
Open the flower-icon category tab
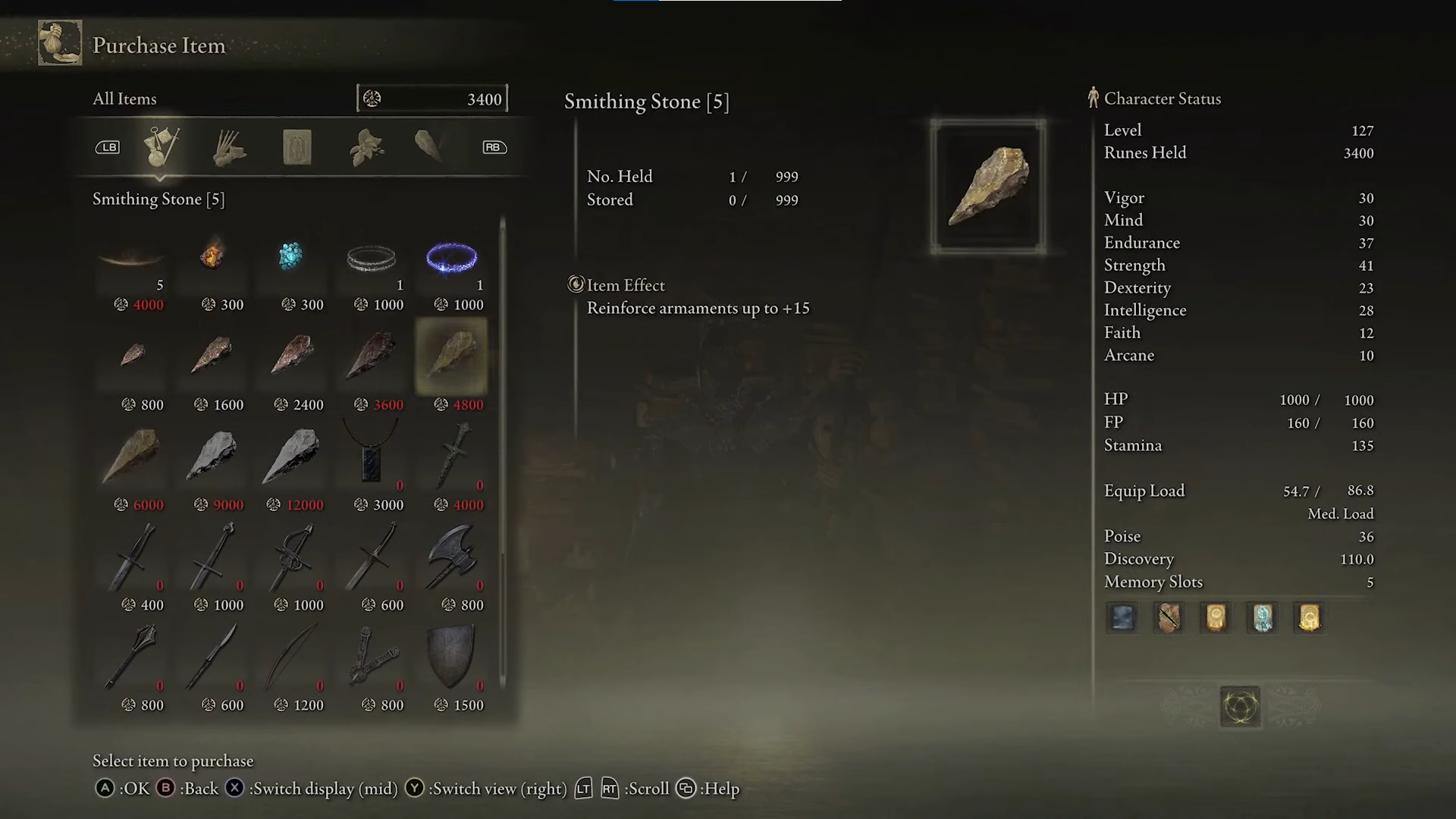366,146
